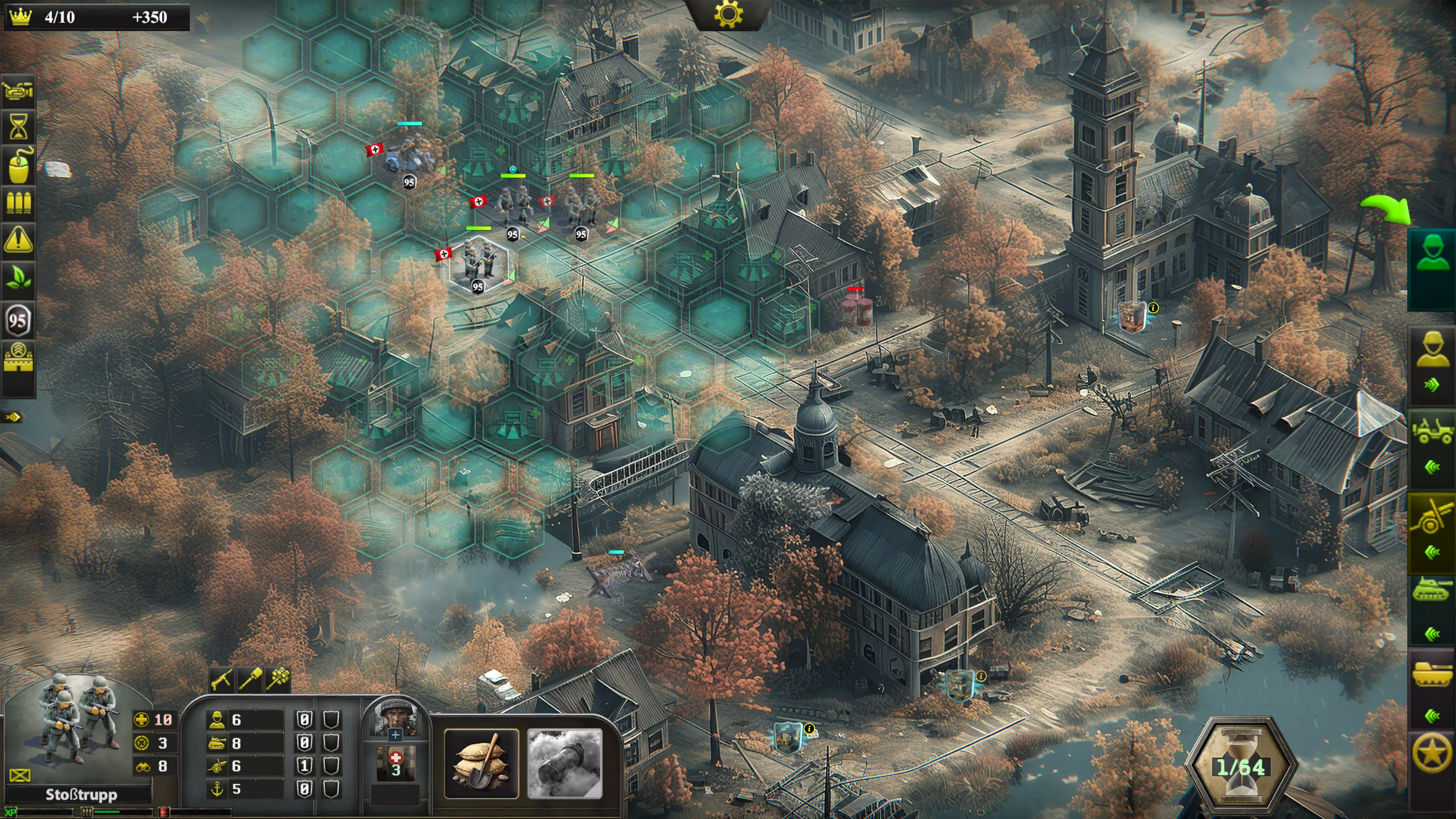Toggle the 95 shield badge in toolbar
Screen dimensions: 1456x819
[x=18, y=320]
